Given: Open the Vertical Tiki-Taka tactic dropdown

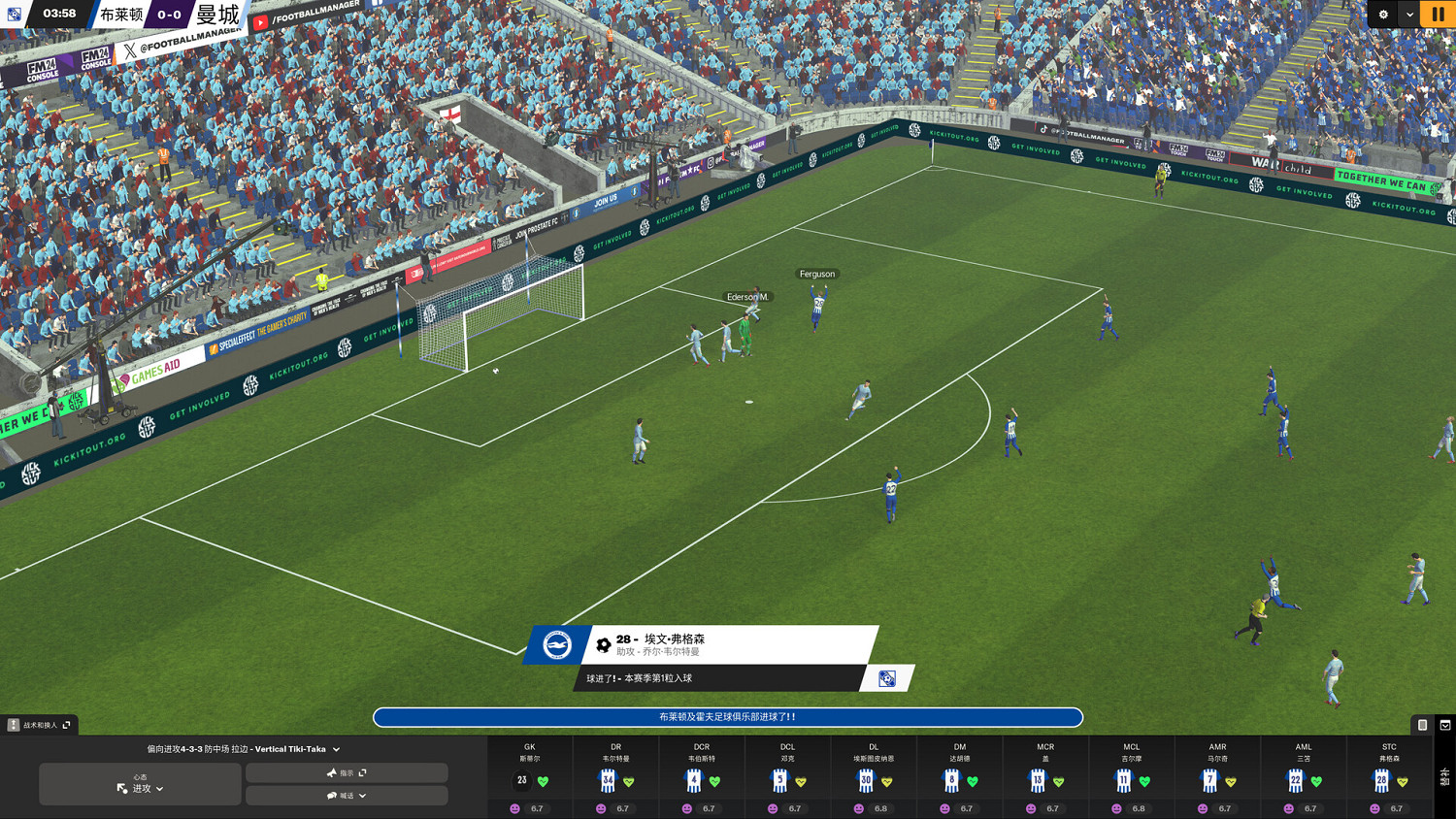Looking at the screenshot, I should point(244,749).
